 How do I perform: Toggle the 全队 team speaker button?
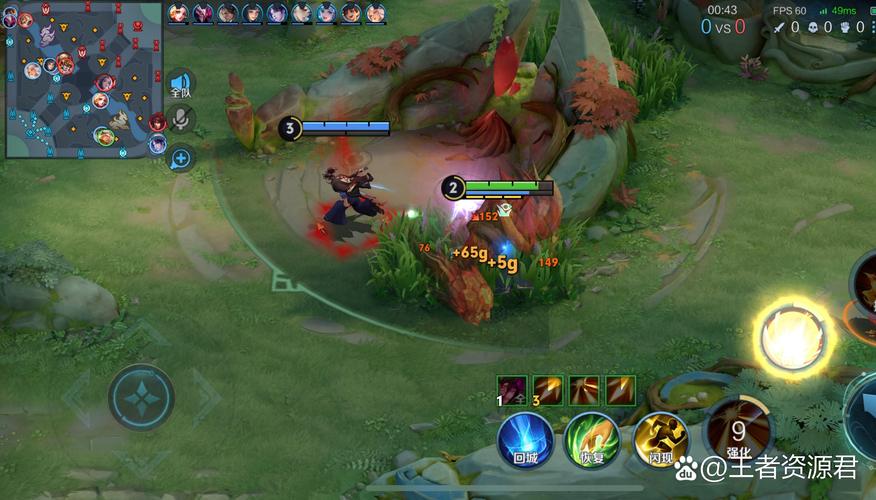point(181,84)
